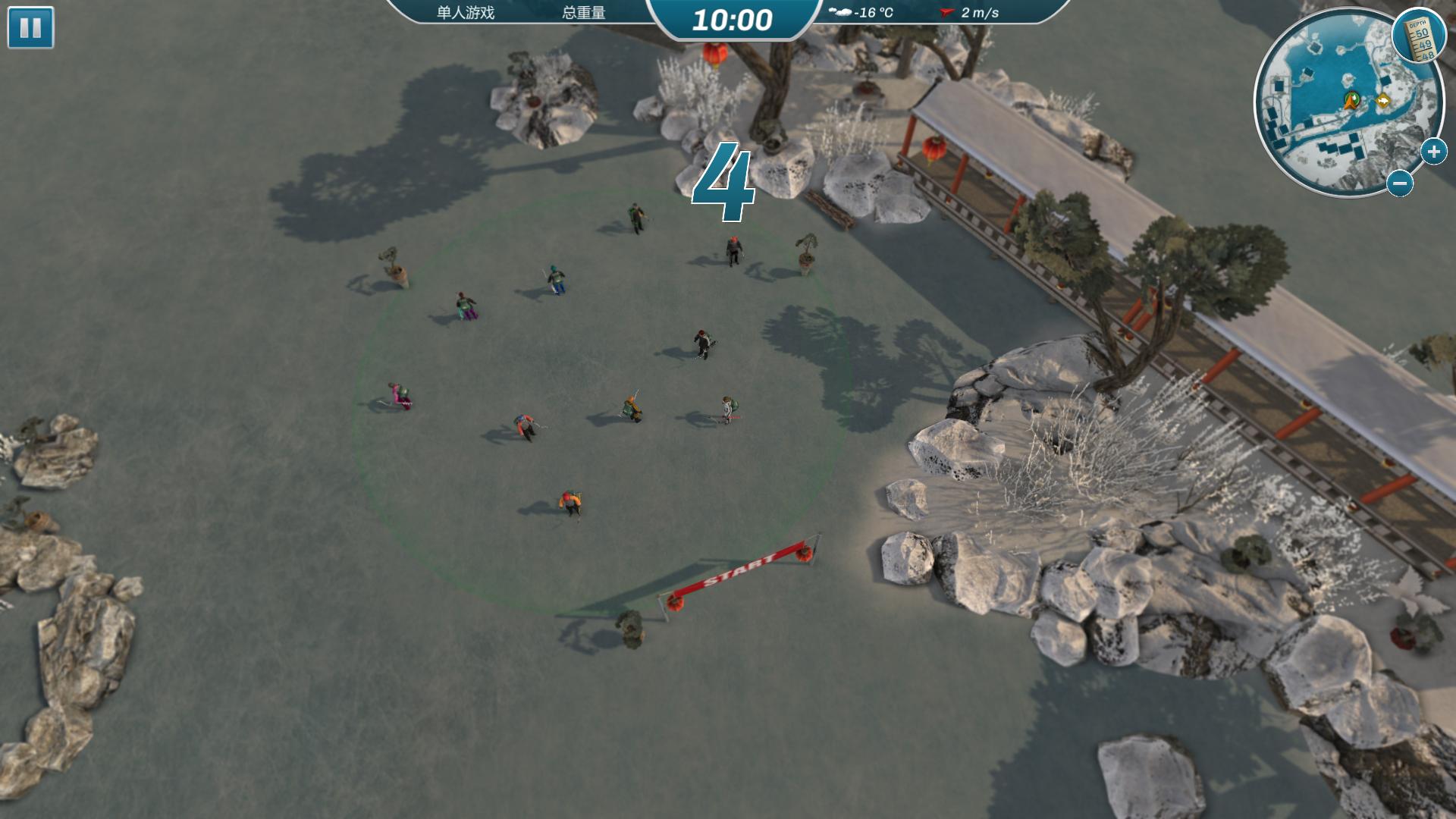Select the yellow fish marker on minimap
The width and height of the screenshot is (1456, 819).
point(1384,101)
